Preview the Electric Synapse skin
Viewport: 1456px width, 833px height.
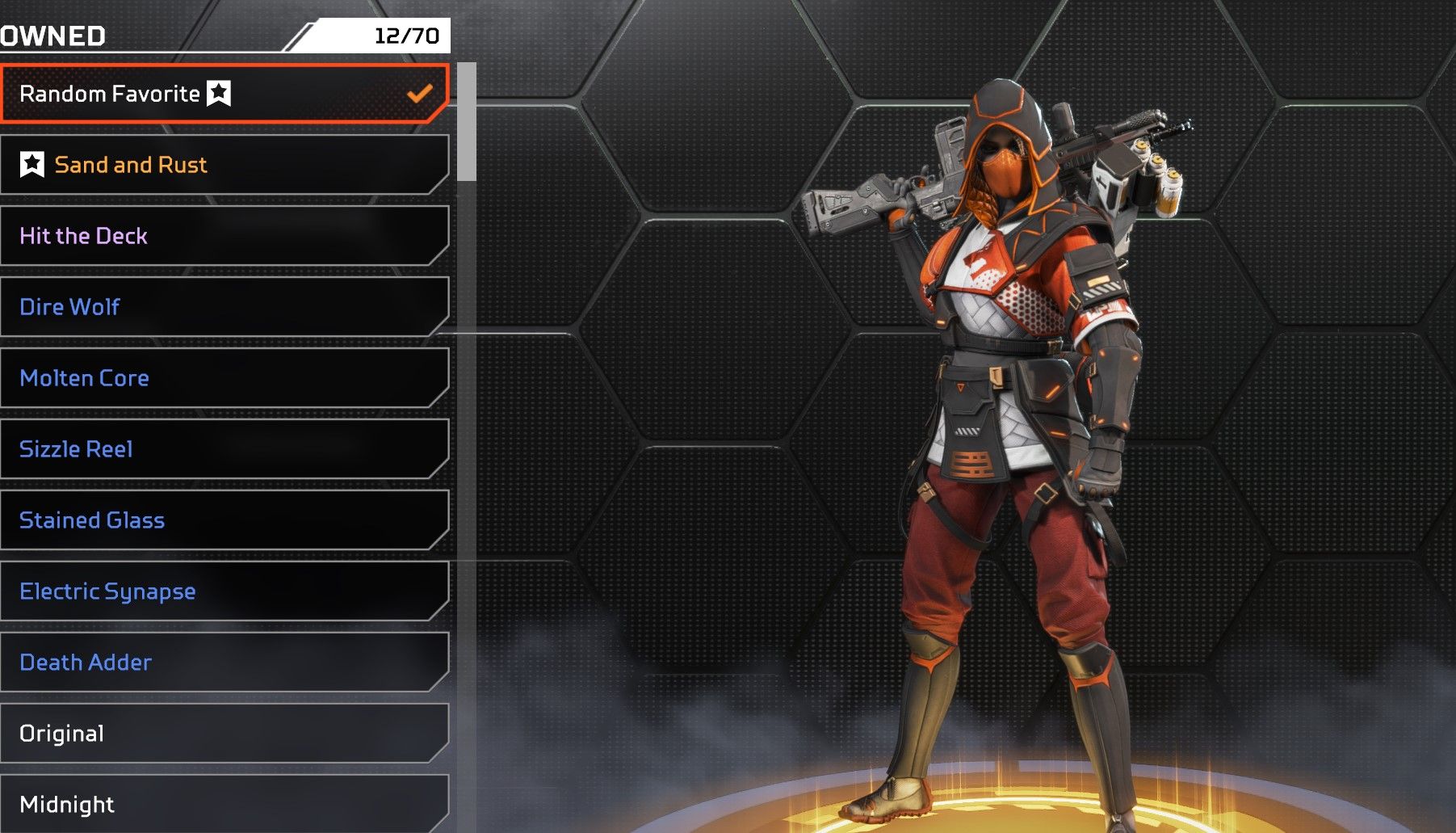click(x=224, y=591)
